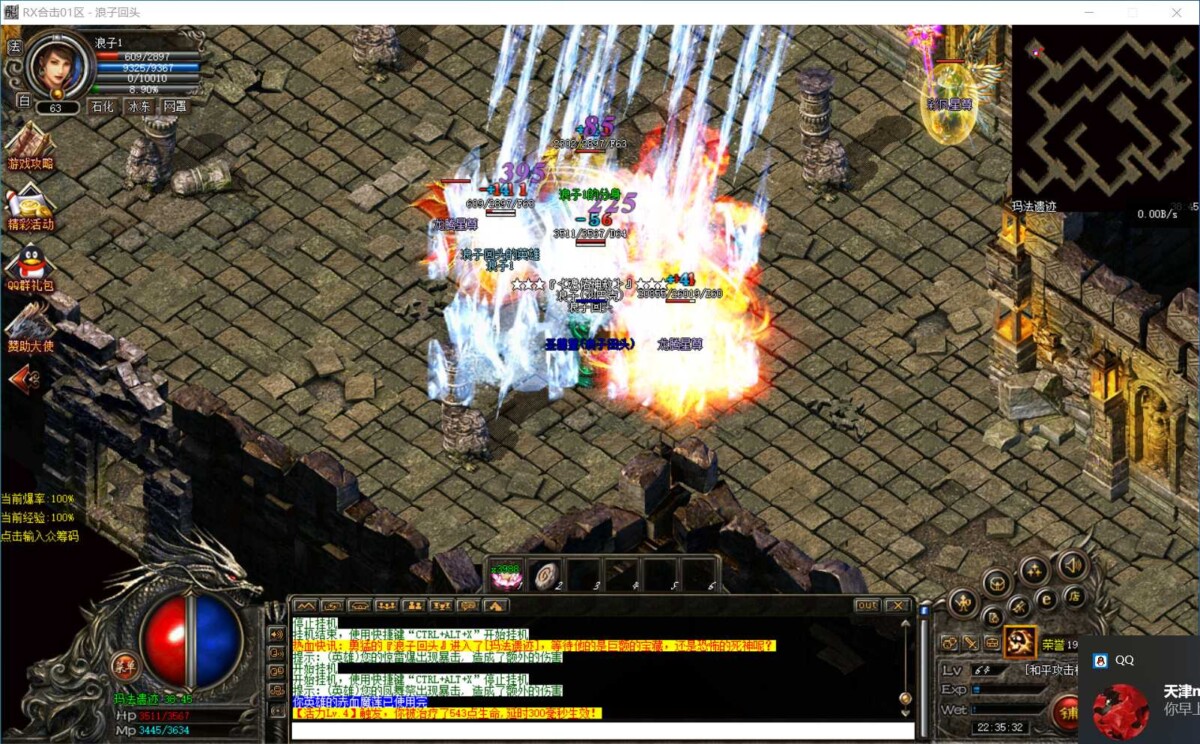The height and width of the screenshot is (744, 1200).
Task: Use the pink lotus item in hotbar slot 1
Action: click(506, 575)
